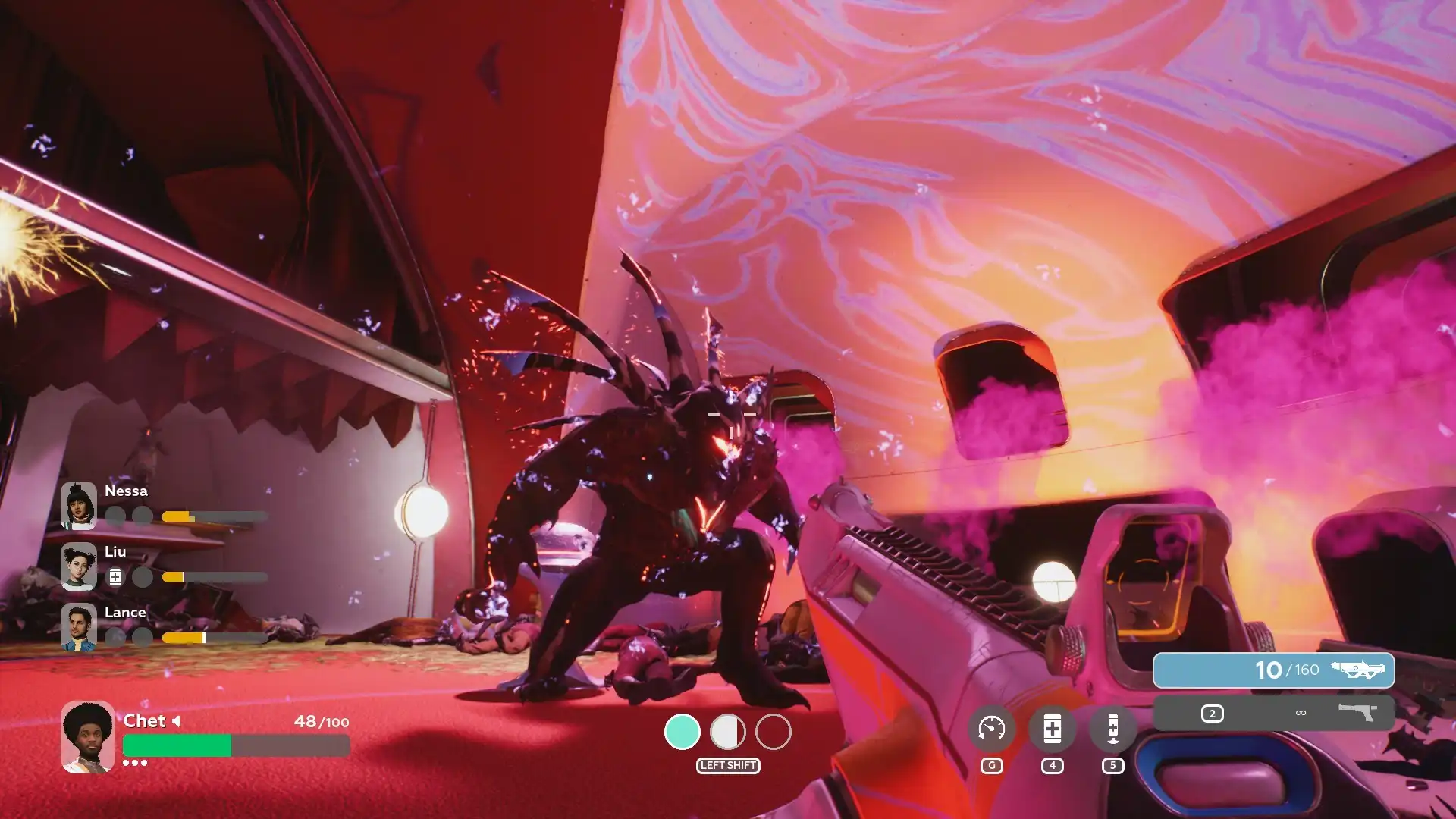The image size is (1456, 819).
Task: Select the stim injector icon above key 5
Action: pos(1112,728)
